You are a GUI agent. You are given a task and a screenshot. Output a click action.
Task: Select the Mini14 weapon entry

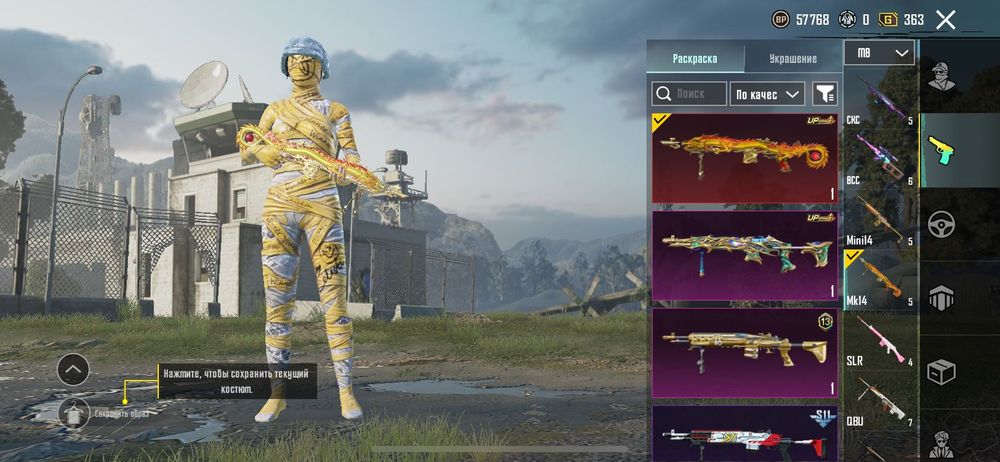(x=880, y=222)
